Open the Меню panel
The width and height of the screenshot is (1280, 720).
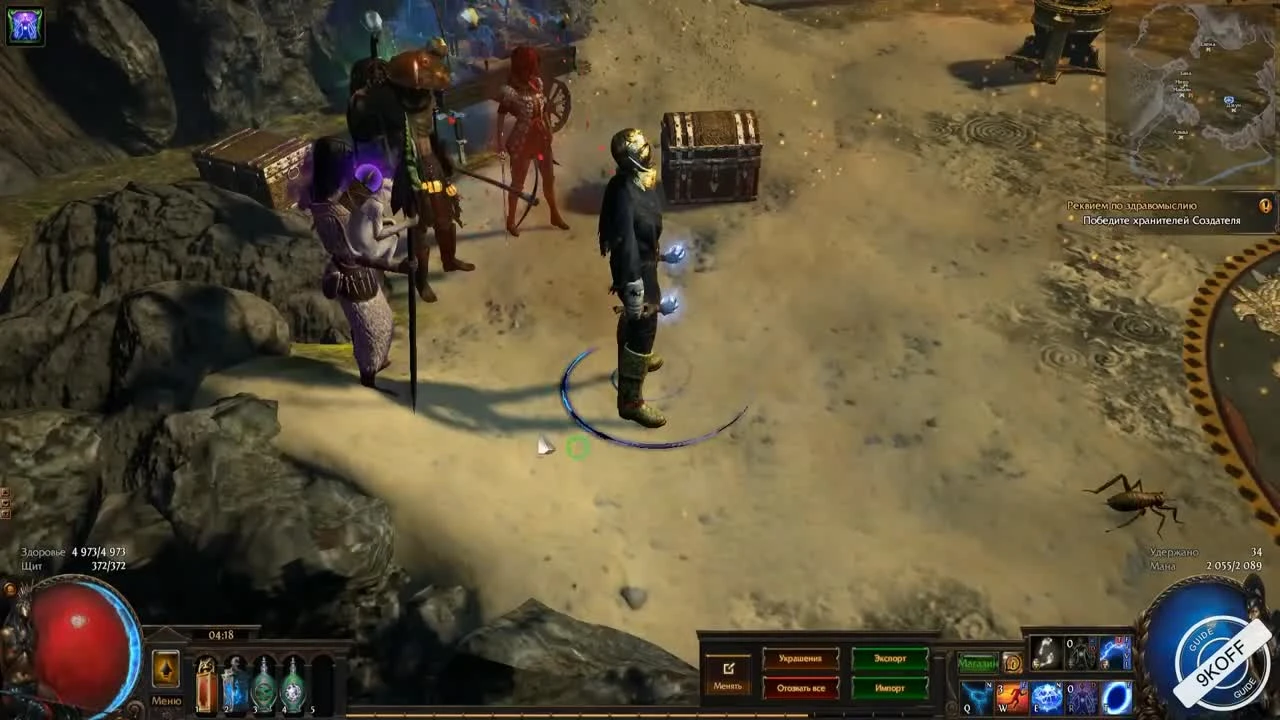[166, 700]
